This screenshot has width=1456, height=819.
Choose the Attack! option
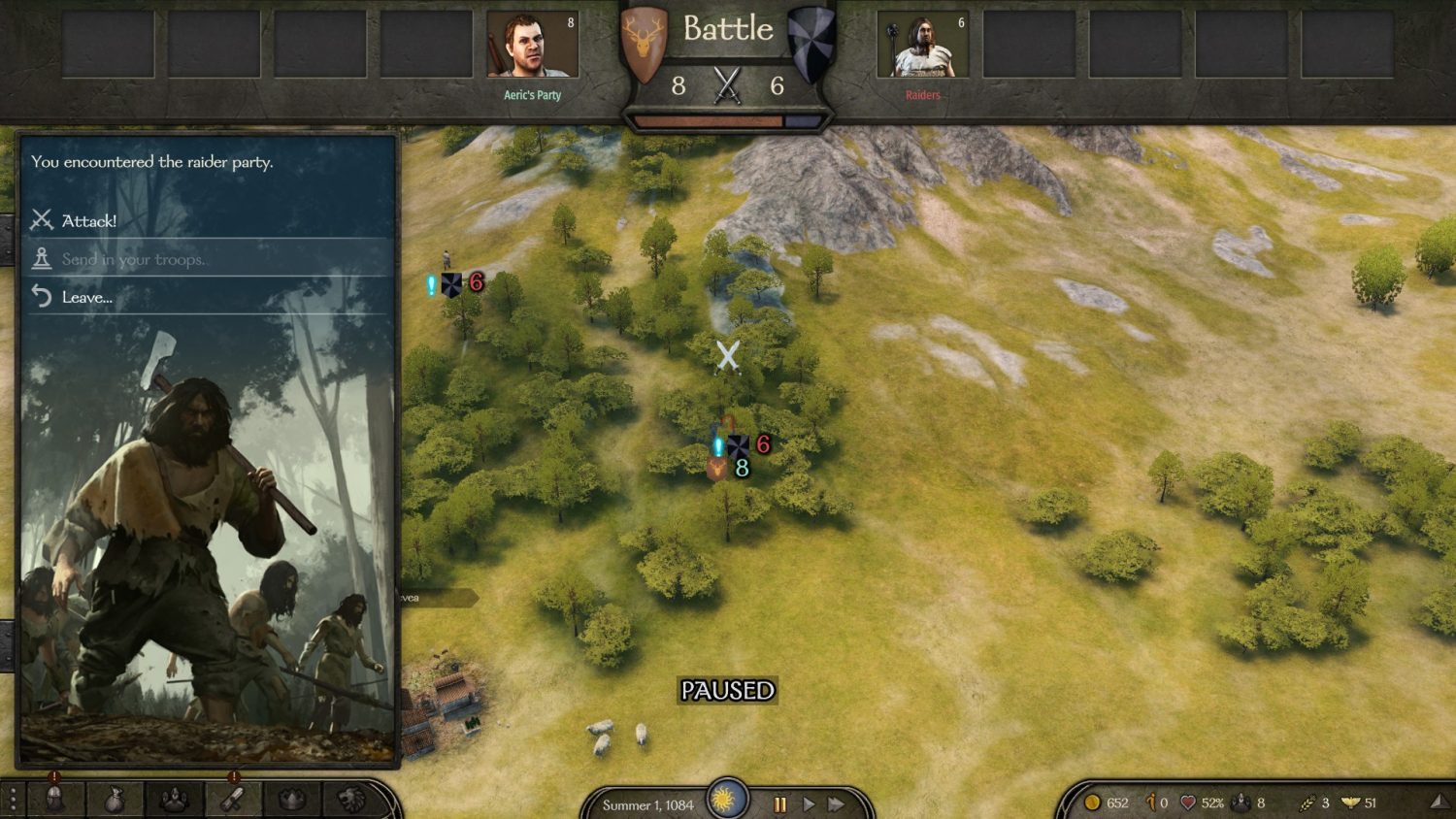point(87,221)
